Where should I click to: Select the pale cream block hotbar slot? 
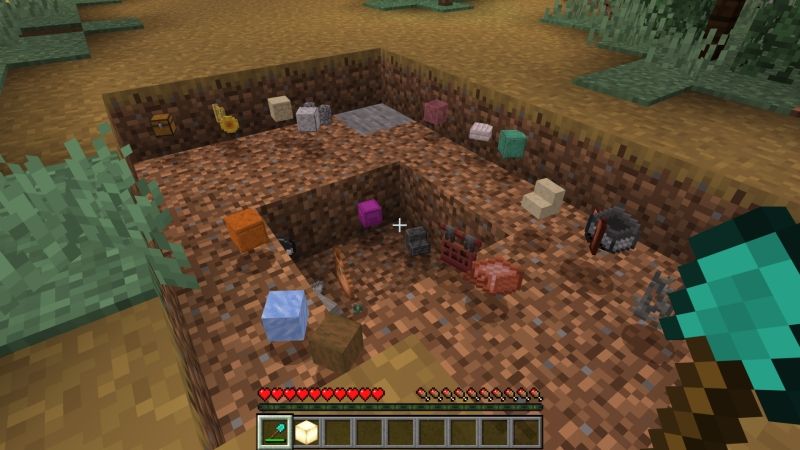pyautogui.click(x=305, y=432)
